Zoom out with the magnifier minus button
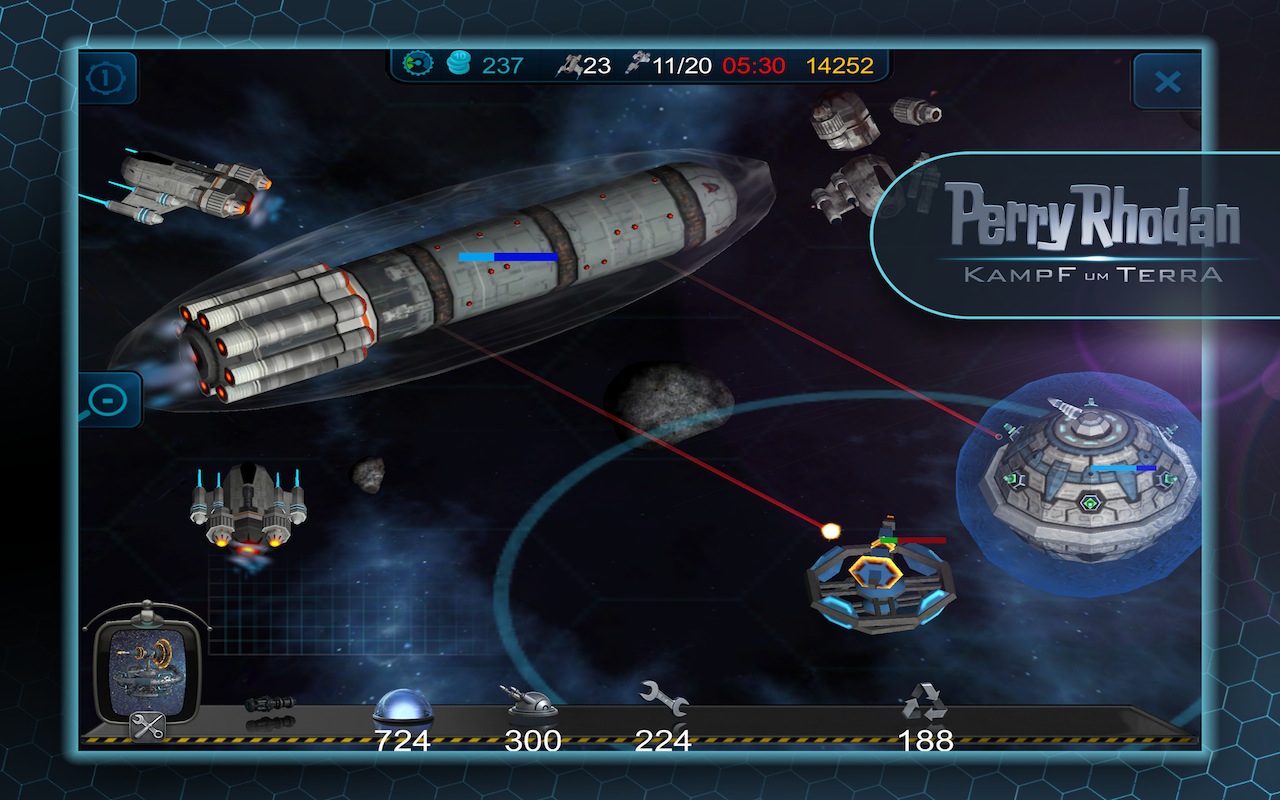The height and width of the screenshot is (800, 1280). point(106,400)
